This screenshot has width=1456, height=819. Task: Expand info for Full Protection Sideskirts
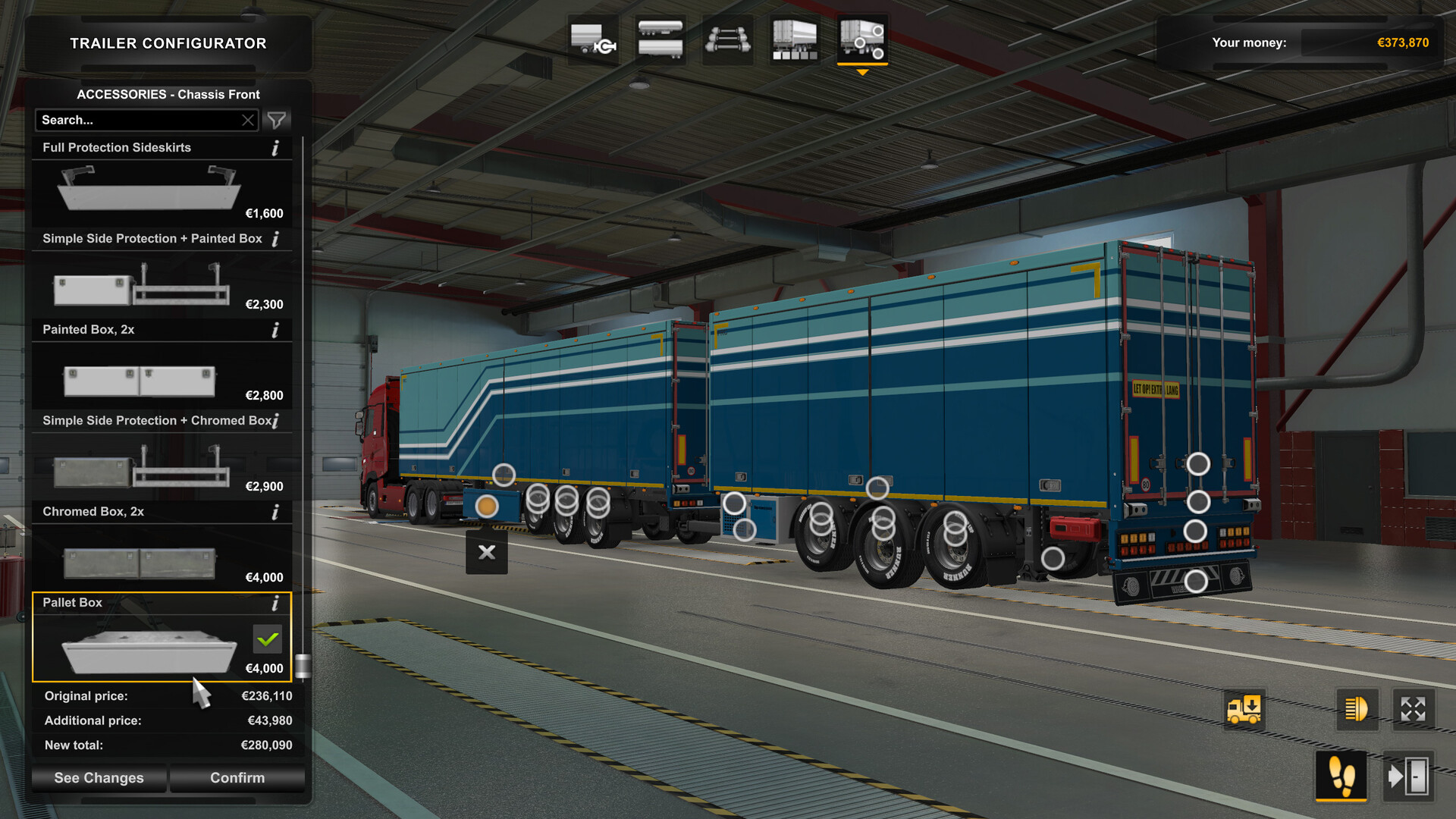tap(275, 148)
